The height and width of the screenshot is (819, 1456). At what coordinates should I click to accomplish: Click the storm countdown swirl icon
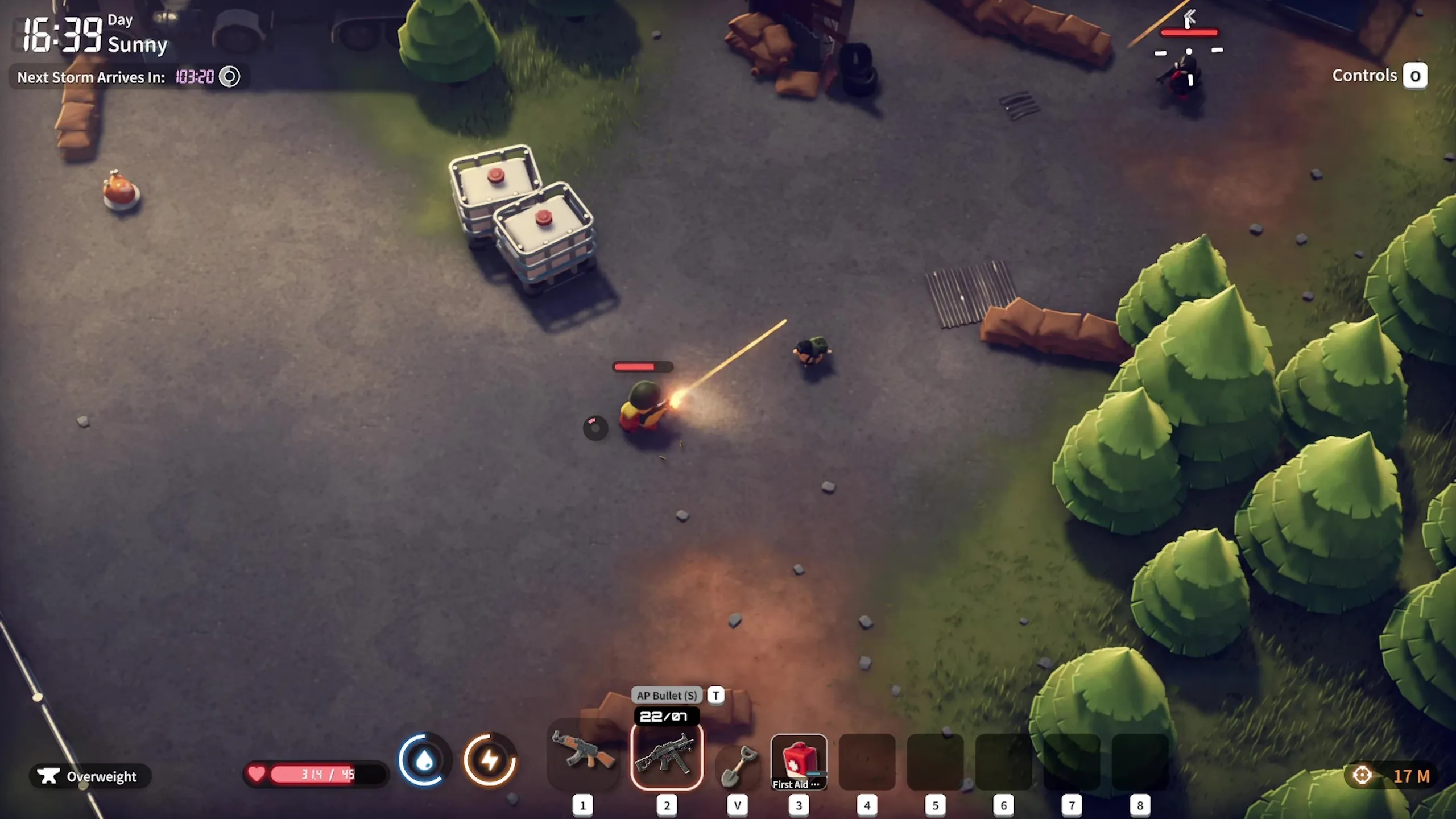coord(230,77)
